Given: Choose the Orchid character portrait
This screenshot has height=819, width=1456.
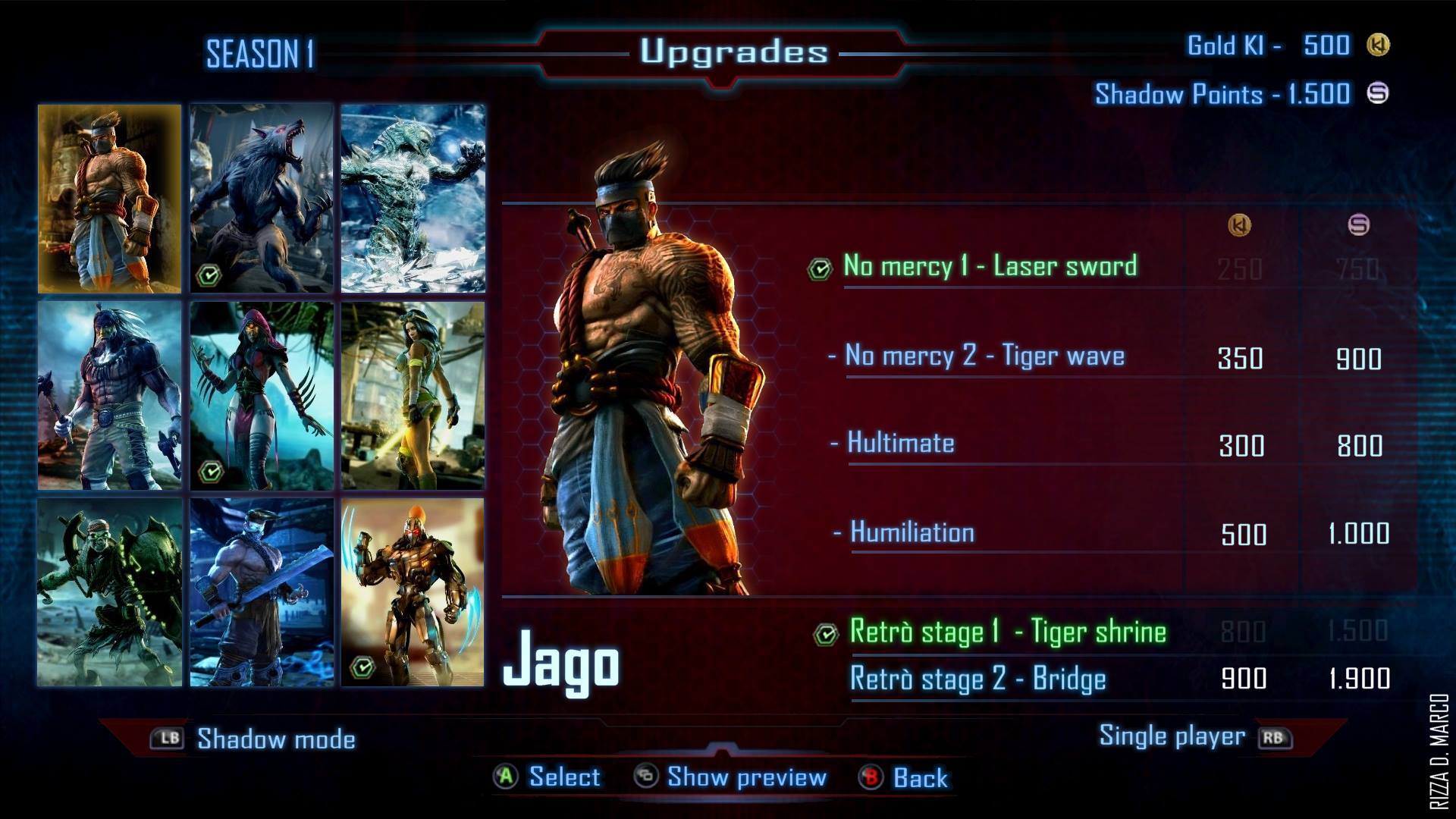Looking at the screenshot, I should coord(413,396).
